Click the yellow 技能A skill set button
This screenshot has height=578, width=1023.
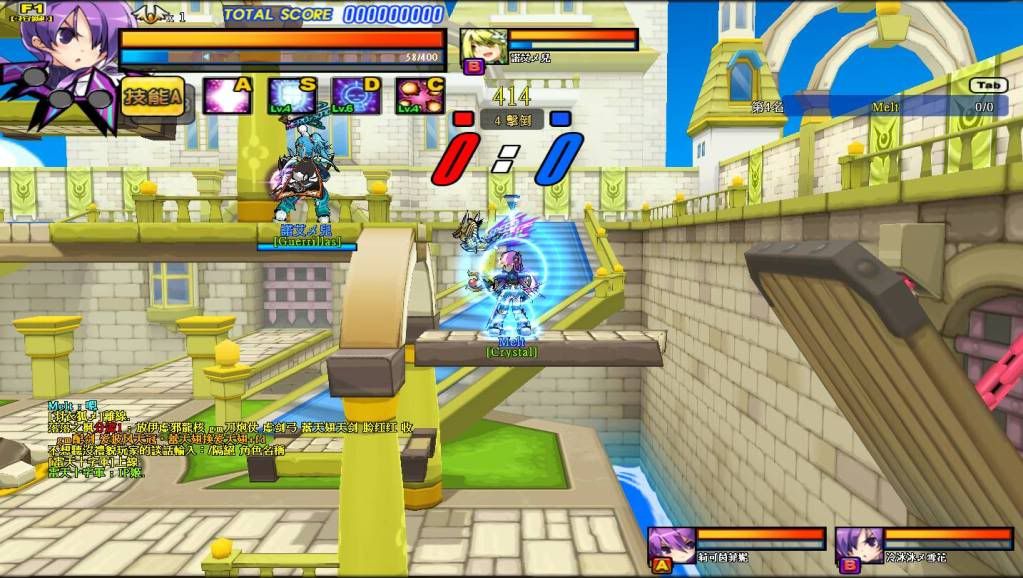tap(153, 97)
